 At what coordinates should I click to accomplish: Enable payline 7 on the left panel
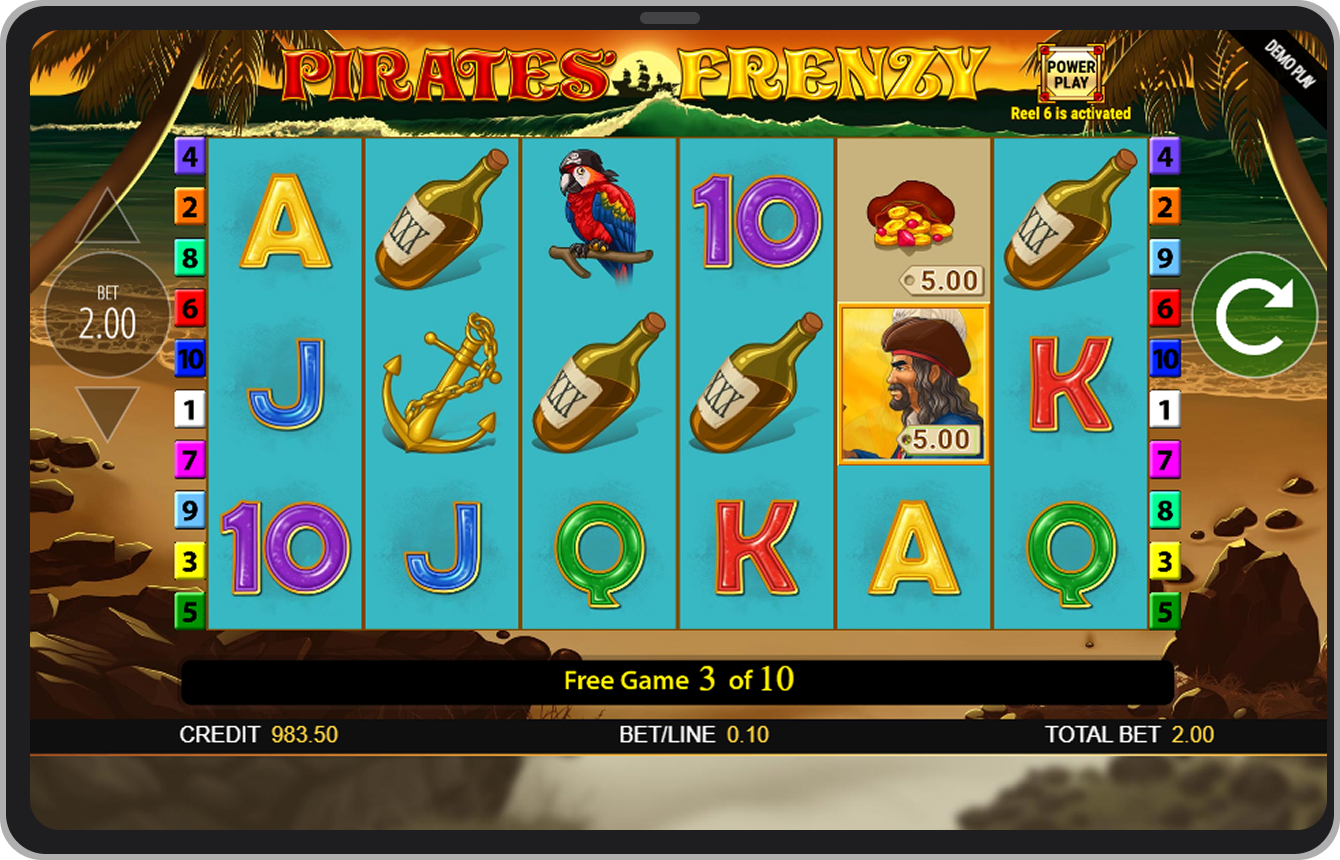tap(190, 460)
